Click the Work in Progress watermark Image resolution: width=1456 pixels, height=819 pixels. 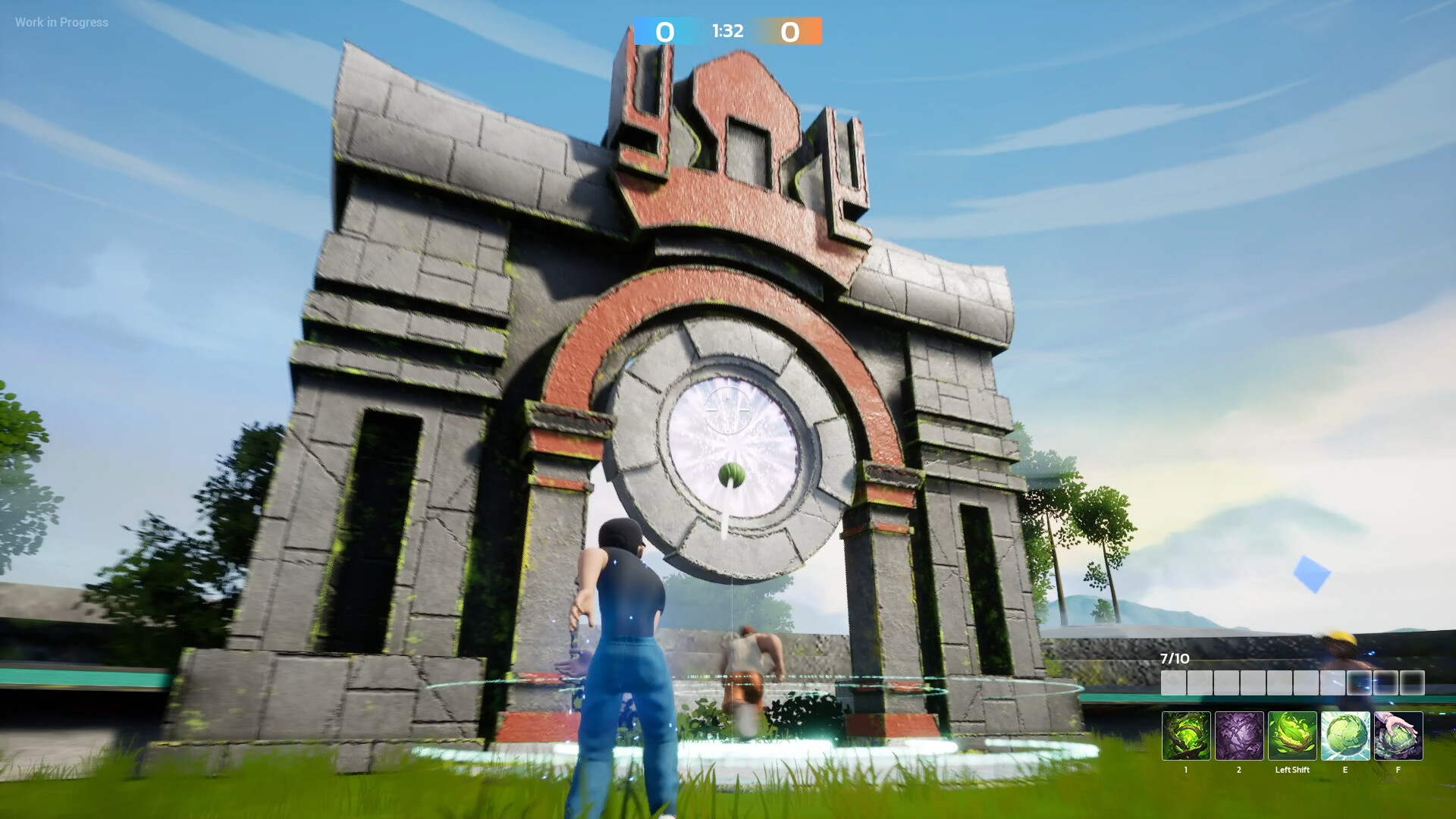61,22
